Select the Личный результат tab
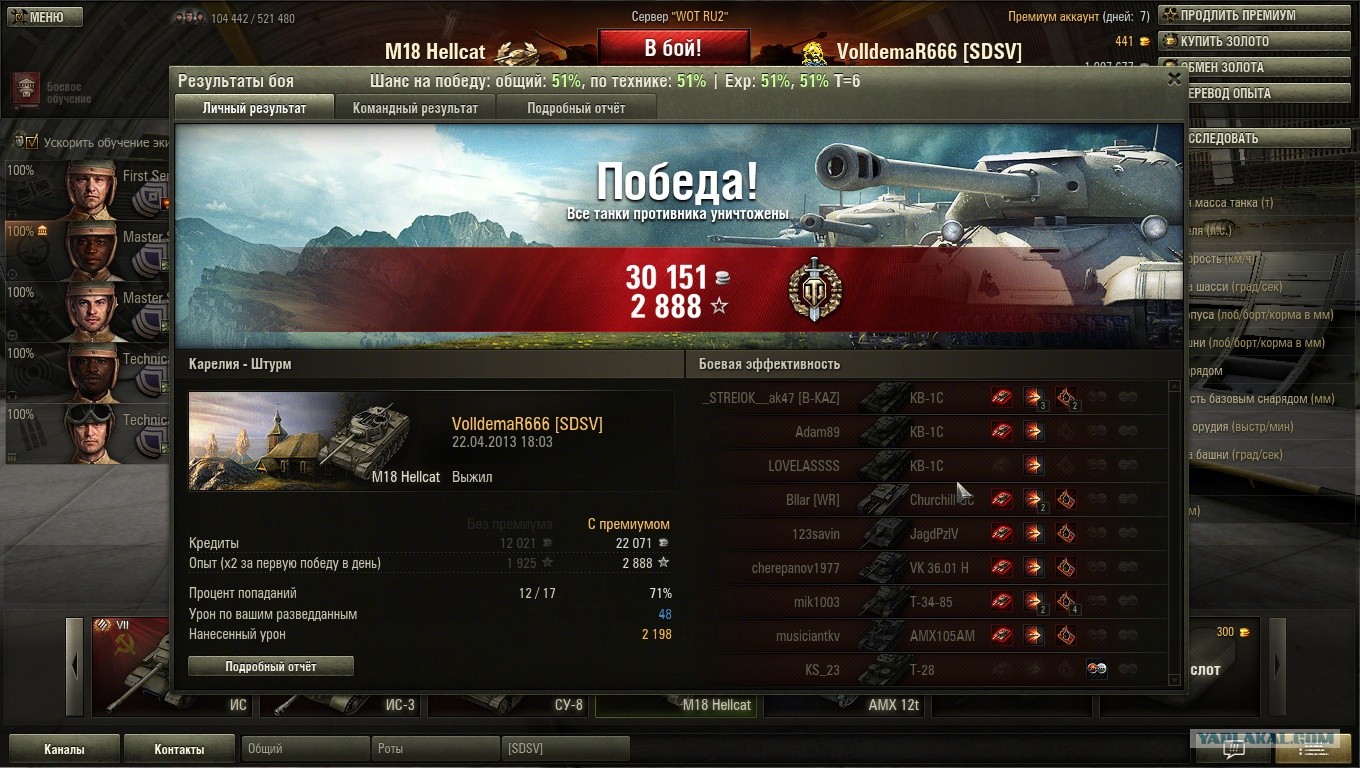1360x768 pixels. click(254, 108)
